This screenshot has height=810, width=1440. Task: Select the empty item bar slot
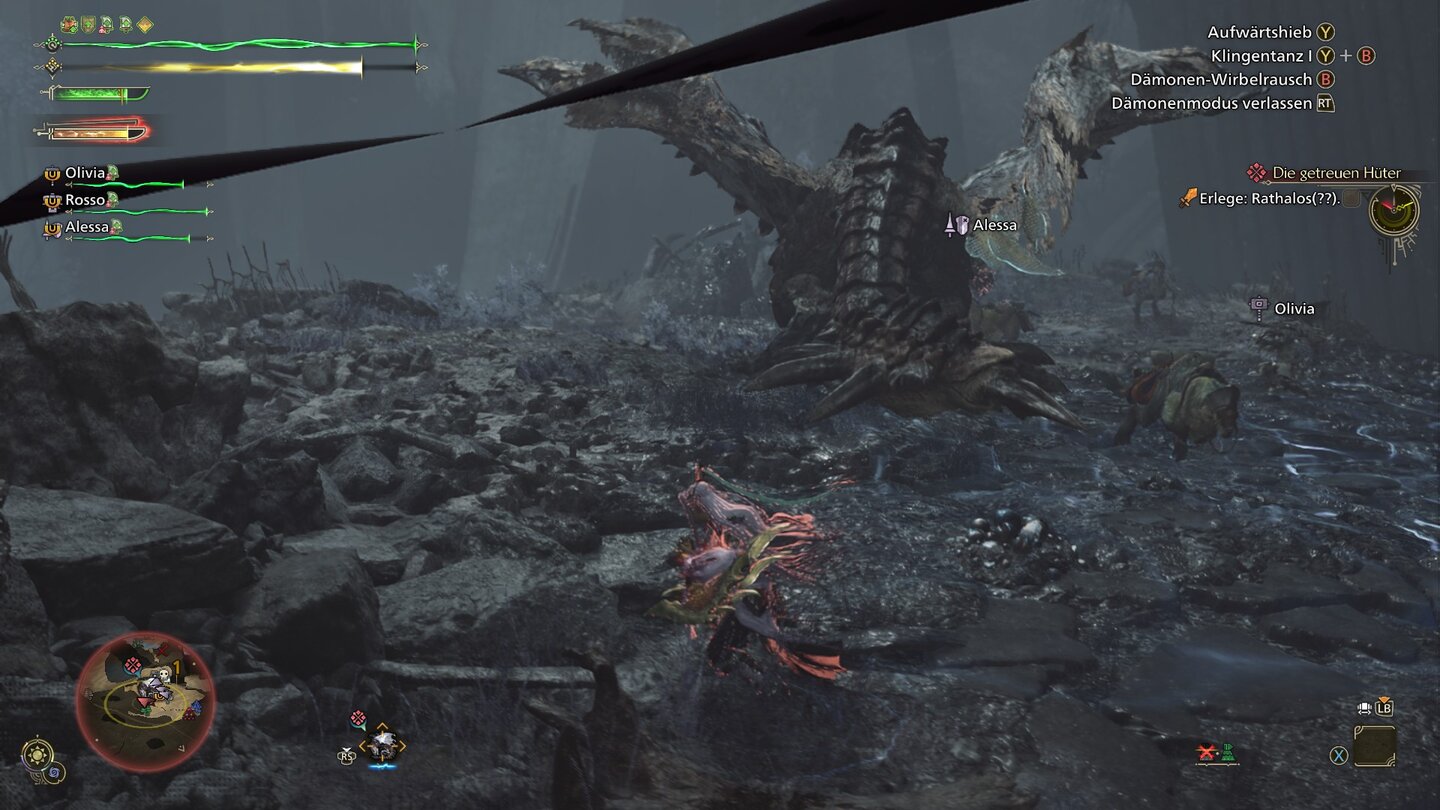(x=1375, y=745)
